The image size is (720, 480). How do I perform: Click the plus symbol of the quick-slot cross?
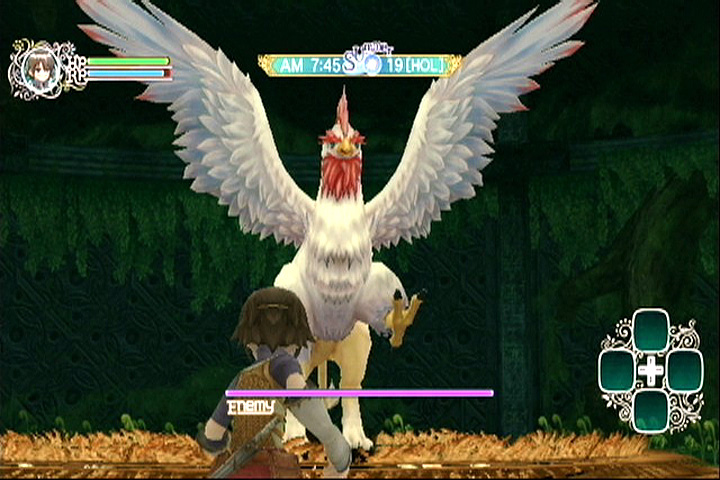tap(651, 371)
